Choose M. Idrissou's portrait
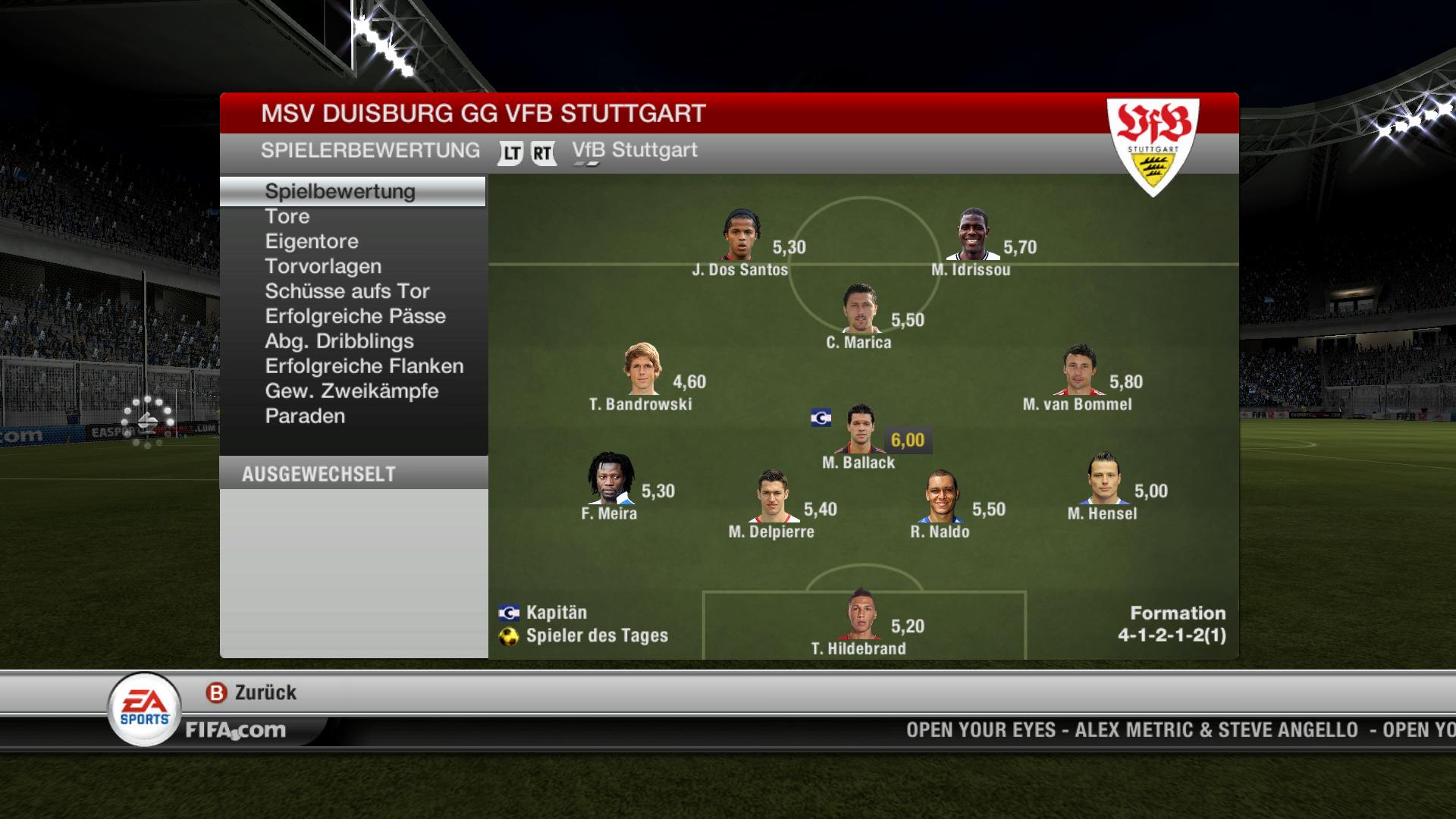 point(972,236)
